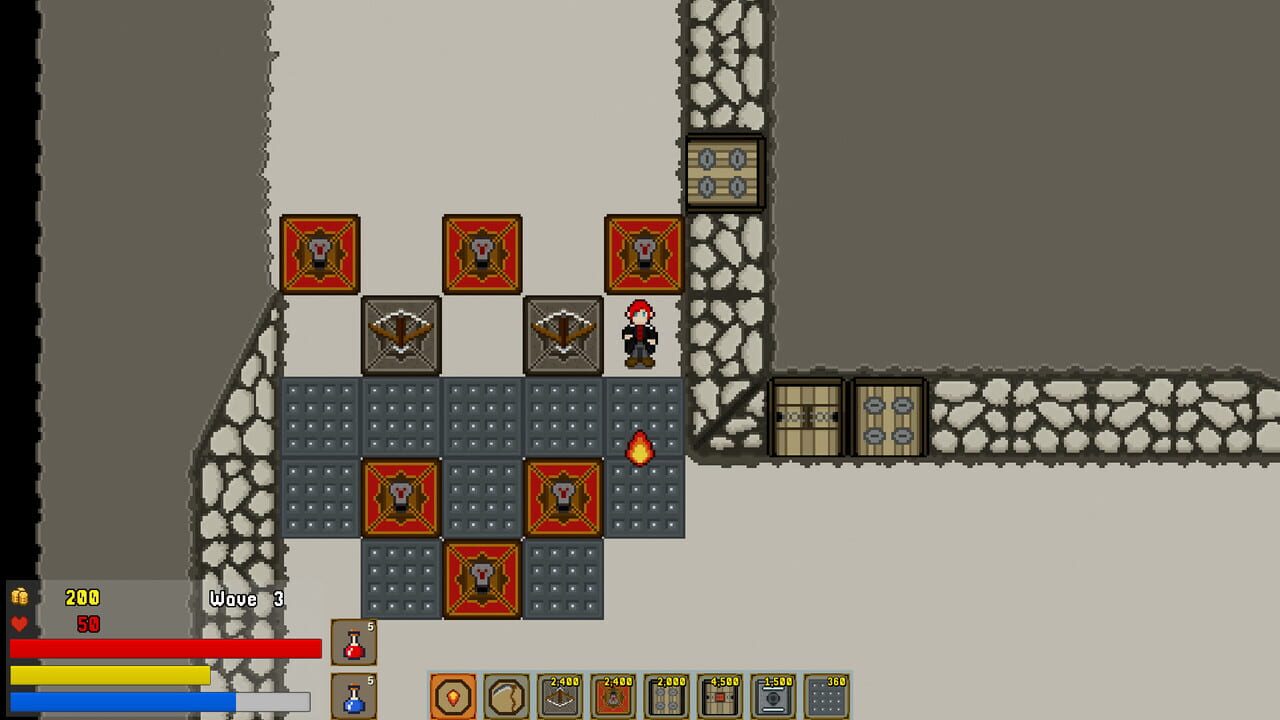Screen dimensions: 1280x720
Task: Click the heart icon next to 50
Action: [x=18, y=622]
